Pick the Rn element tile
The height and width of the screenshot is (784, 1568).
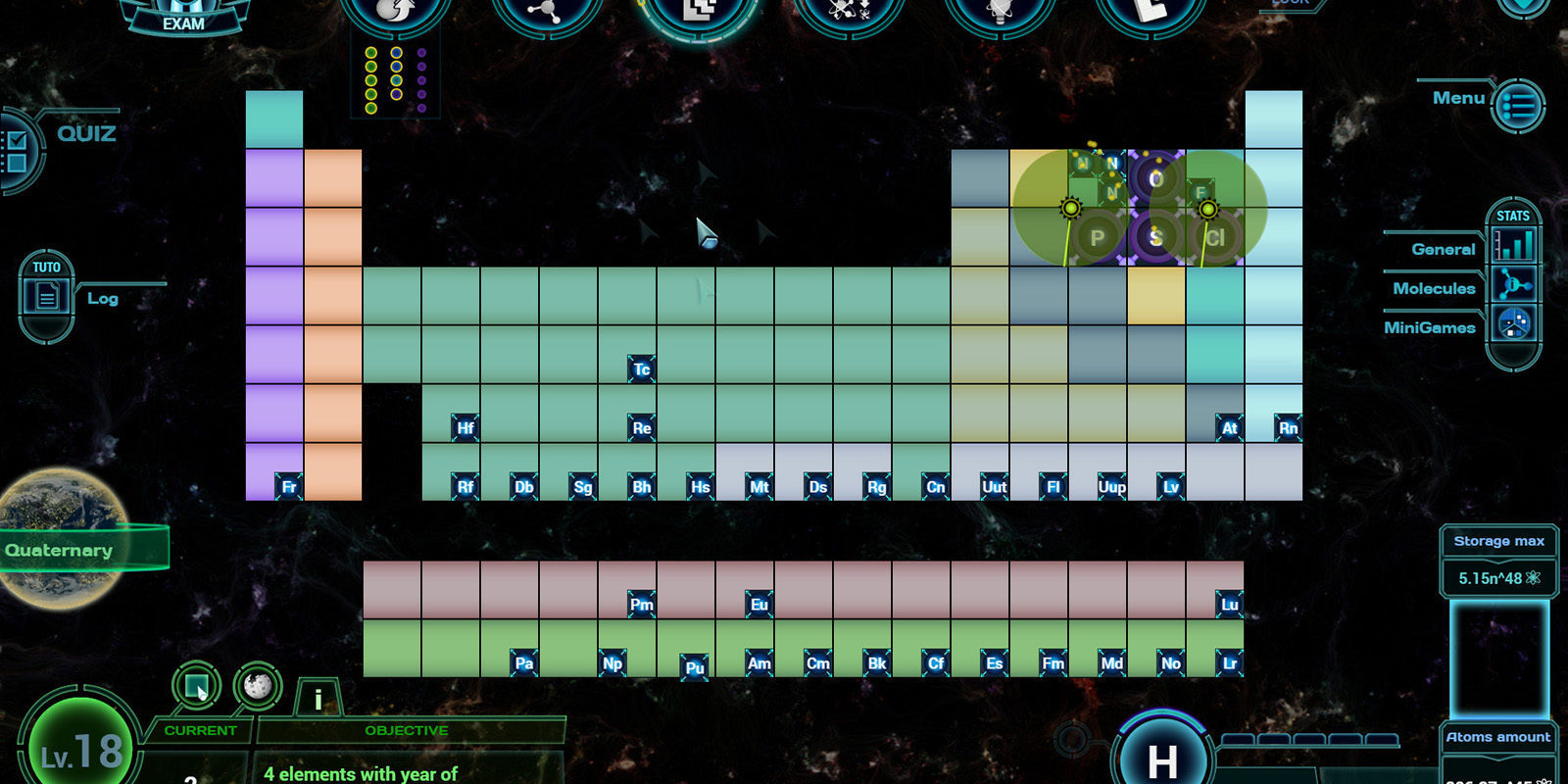pyautogui.click(x=1288, y=428)
